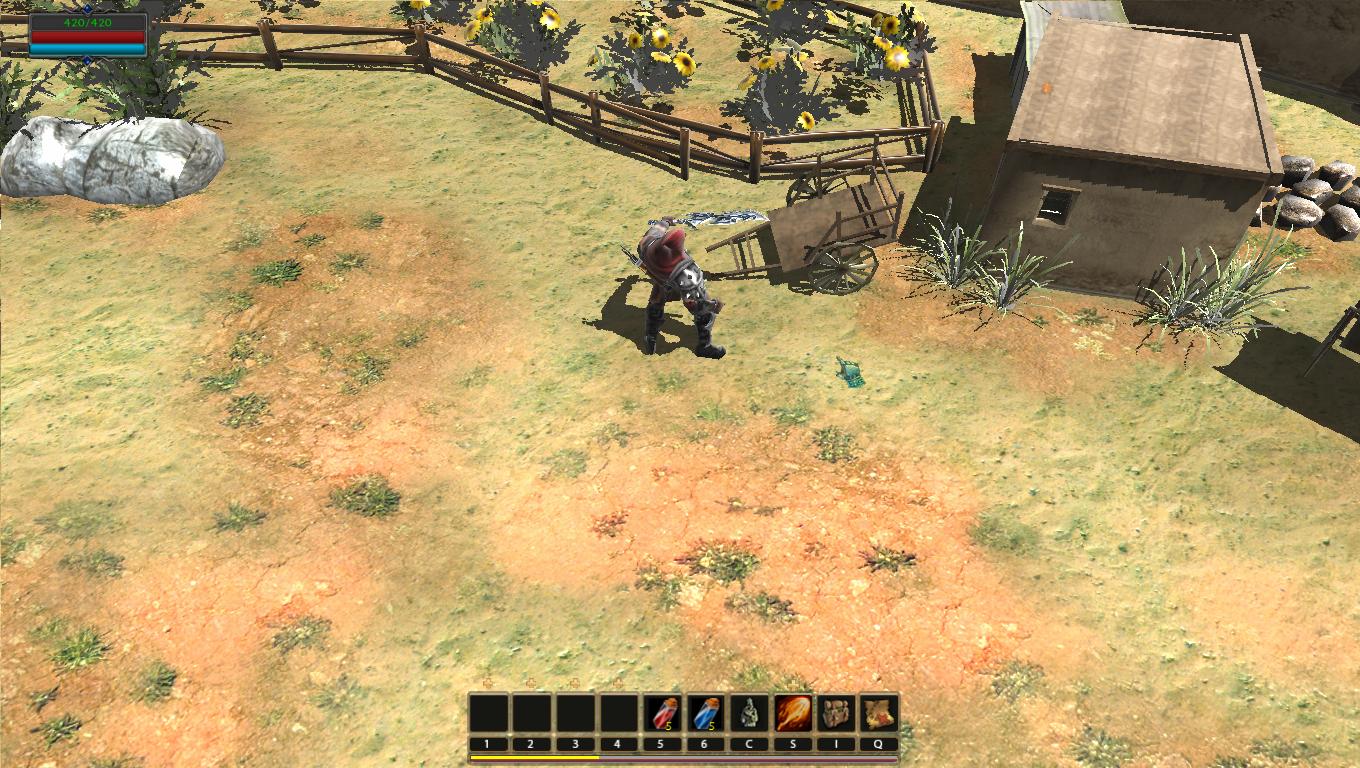This screenshot has width=1360, height=768.
Task: Open the character sheet statue icon
Action: click(x=749, y=714)
